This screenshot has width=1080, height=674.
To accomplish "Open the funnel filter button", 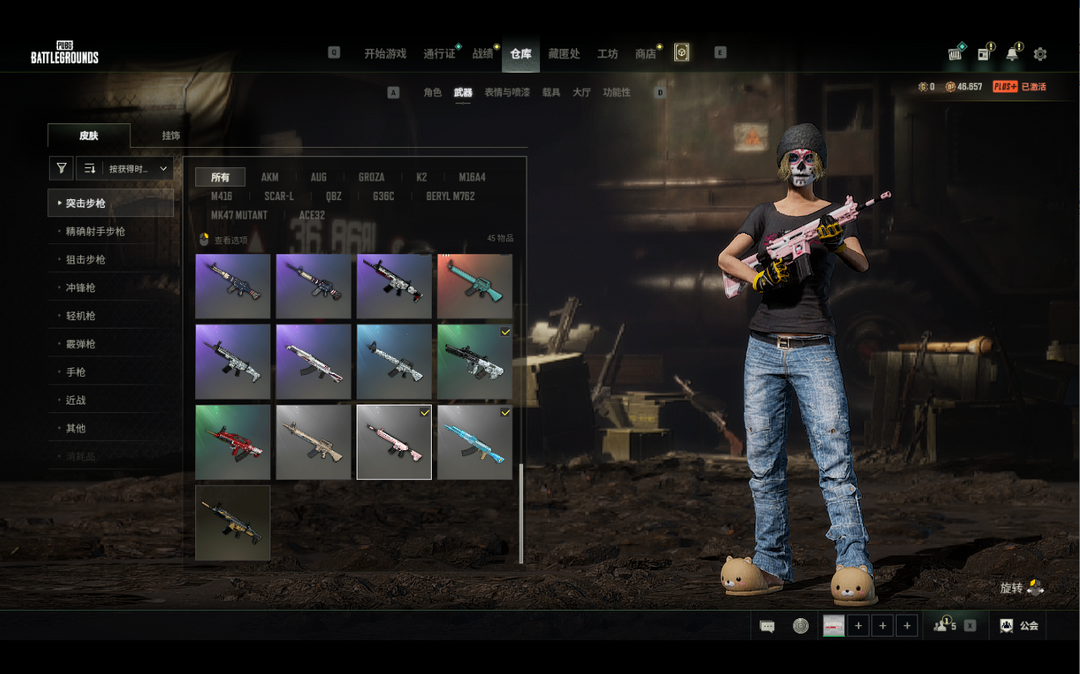I will [x=61, y=169].
